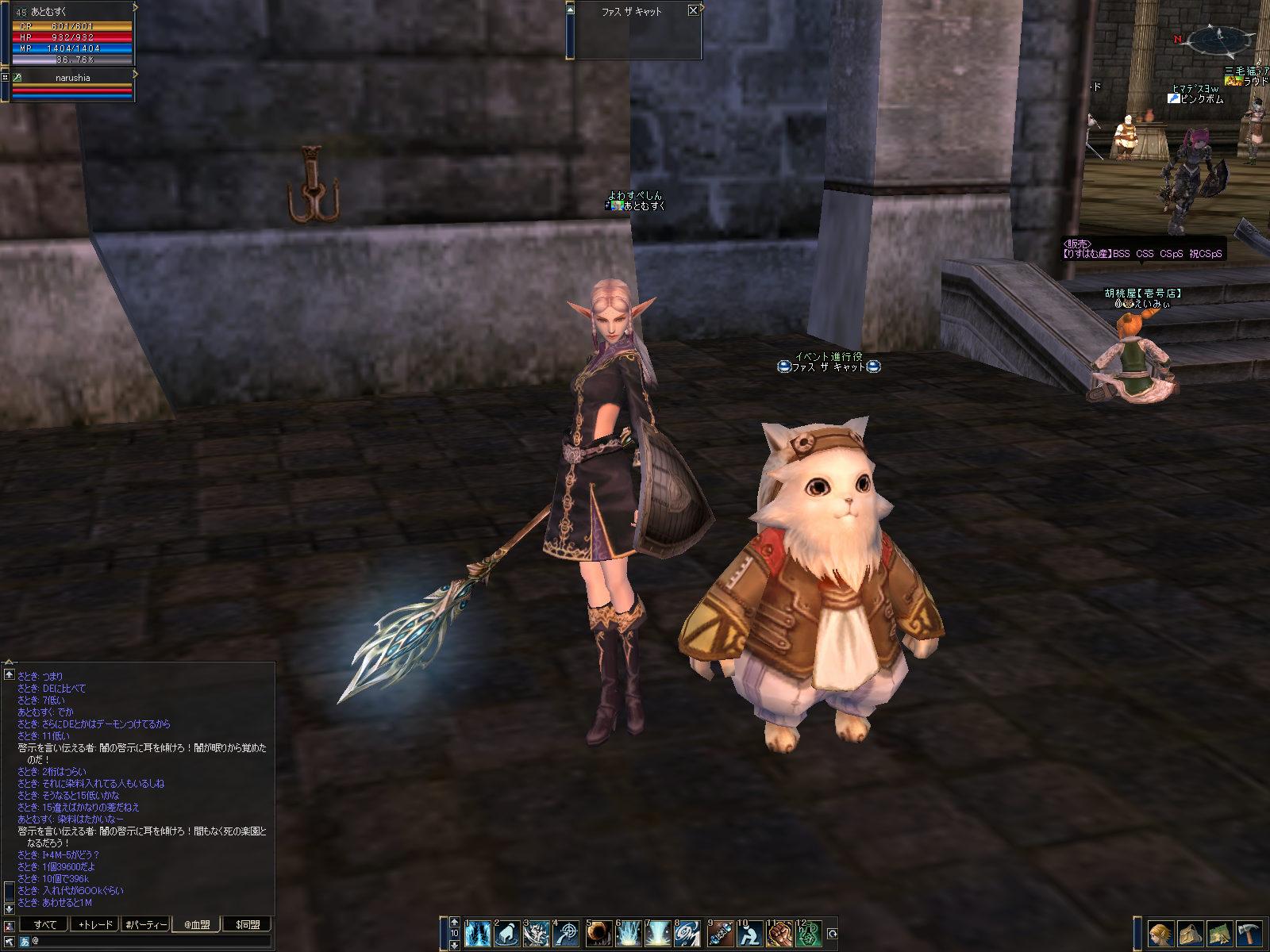Image resolution: width=1270 pixels, height=952 pixels.
Task: Focus the chat text input field
Action: [x=151, y=941]
